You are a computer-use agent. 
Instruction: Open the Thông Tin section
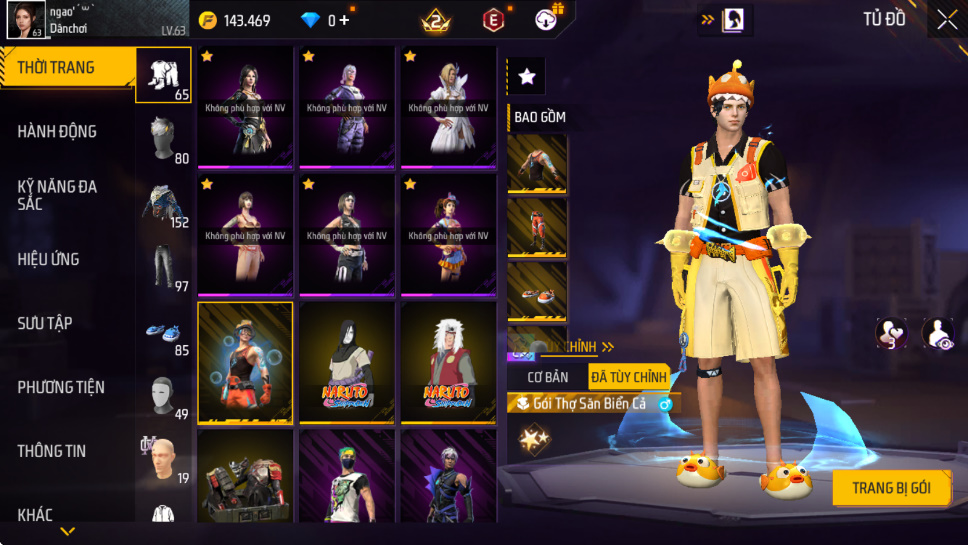click(52, 451)
